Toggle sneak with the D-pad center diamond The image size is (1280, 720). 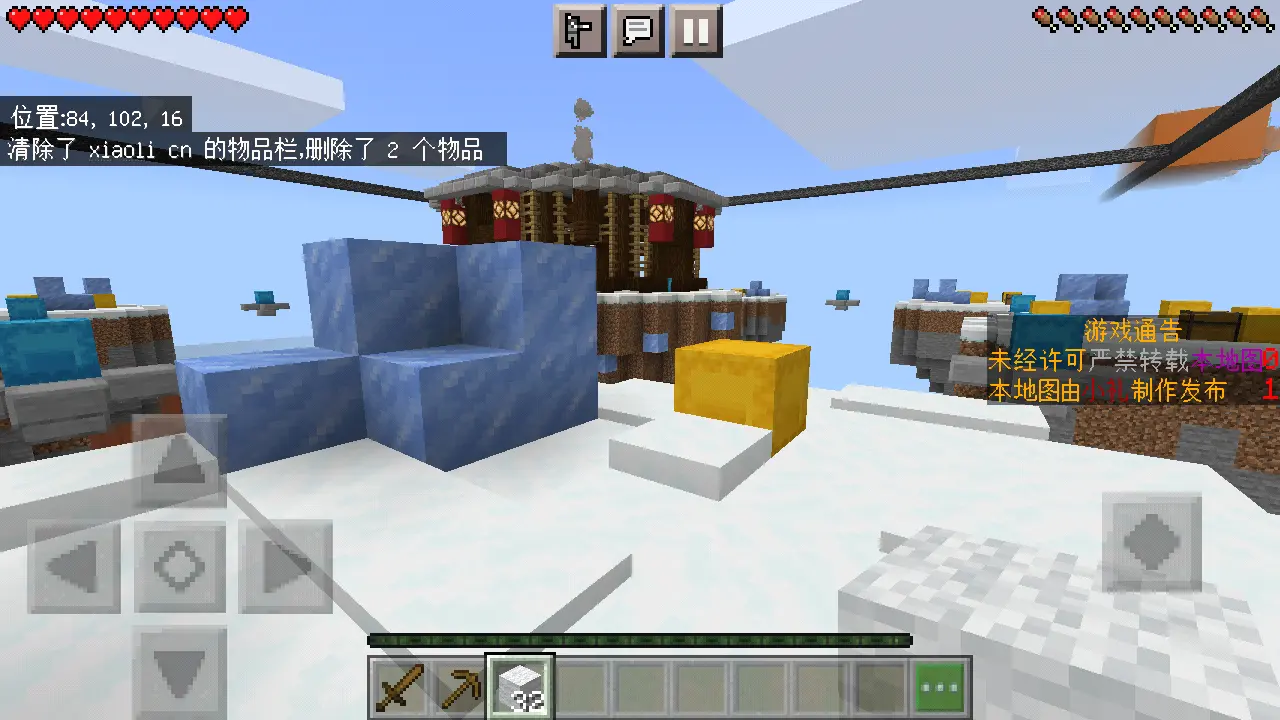tap(180, 567)
